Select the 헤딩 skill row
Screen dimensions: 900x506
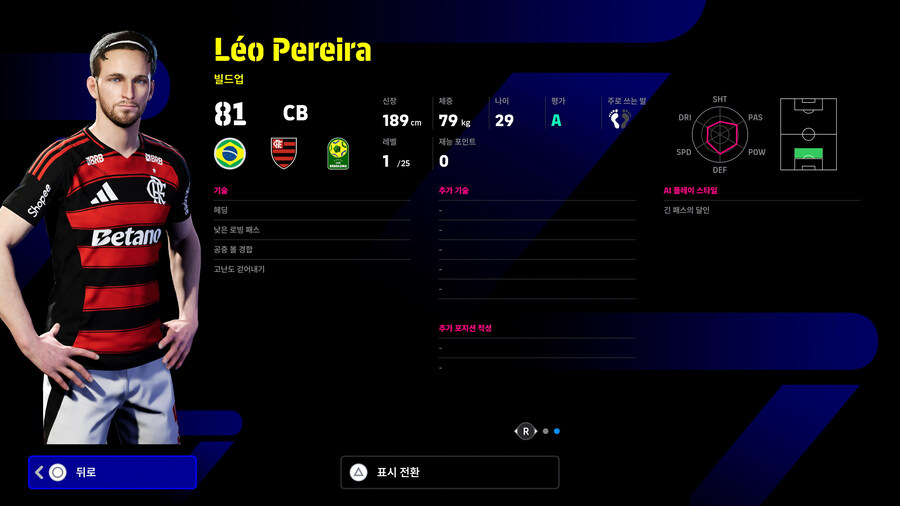(311, 210)
